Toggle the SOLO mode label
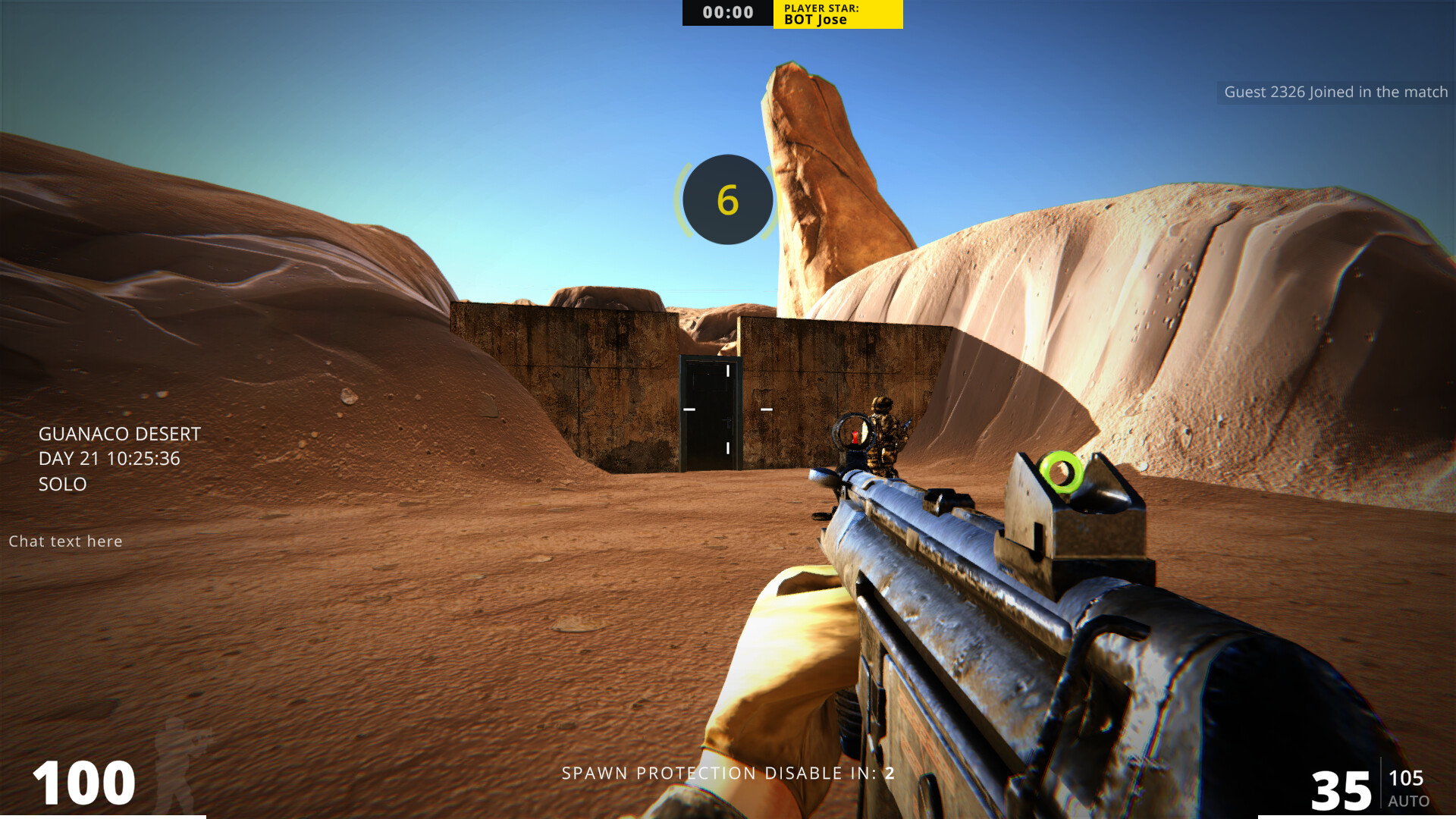The image size is (1456, 819). [62, 485]
